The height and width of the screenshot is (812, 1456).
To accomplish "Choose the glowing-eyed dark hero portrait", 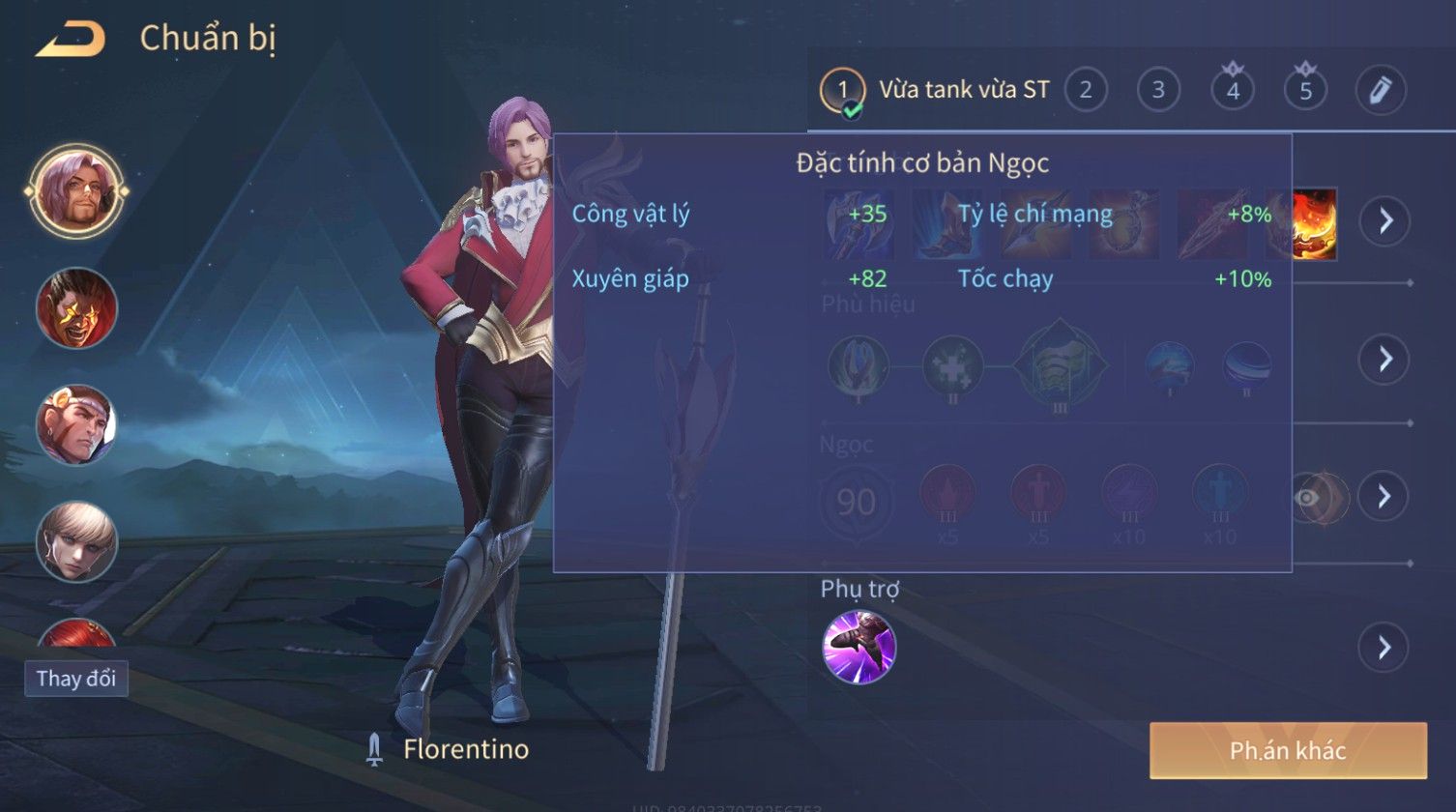I will 76,308.
